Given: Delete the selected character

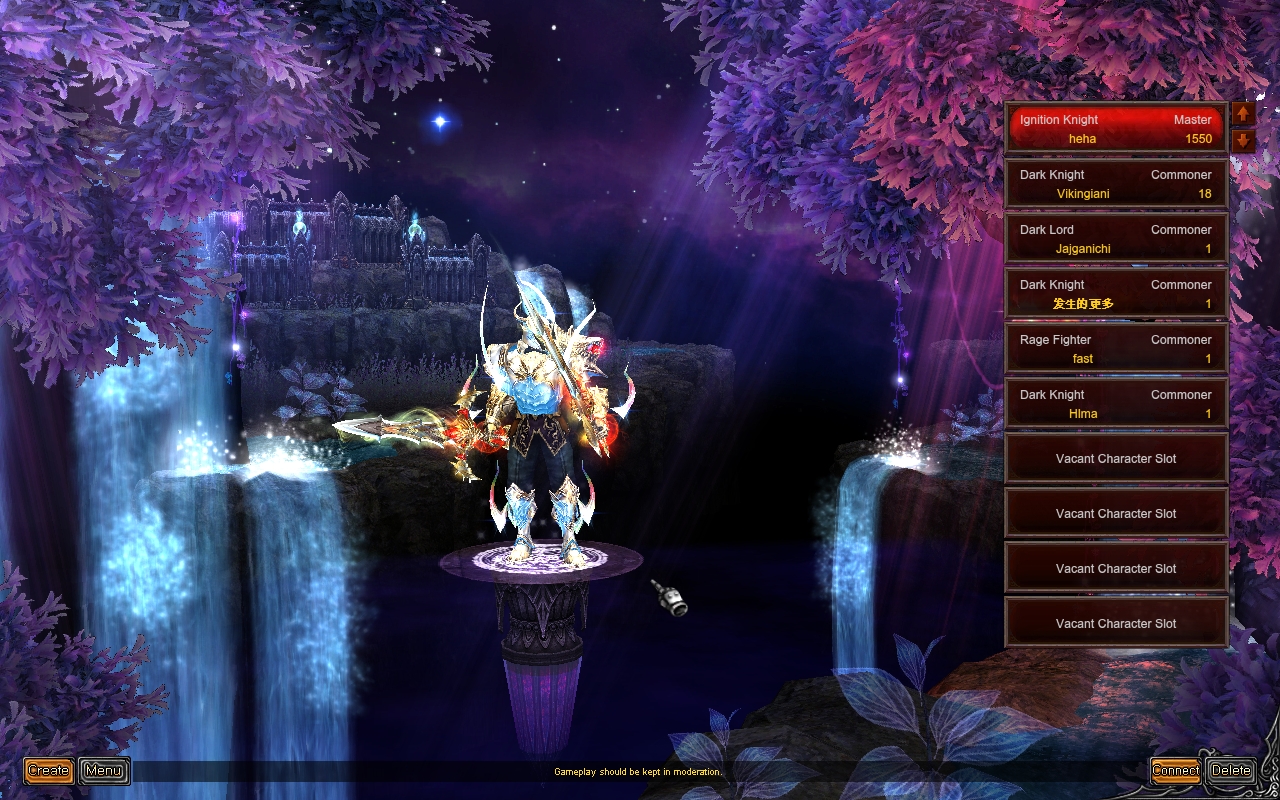Looking at the screenshot, I should pyautogui.click(x=1231, y=770).
